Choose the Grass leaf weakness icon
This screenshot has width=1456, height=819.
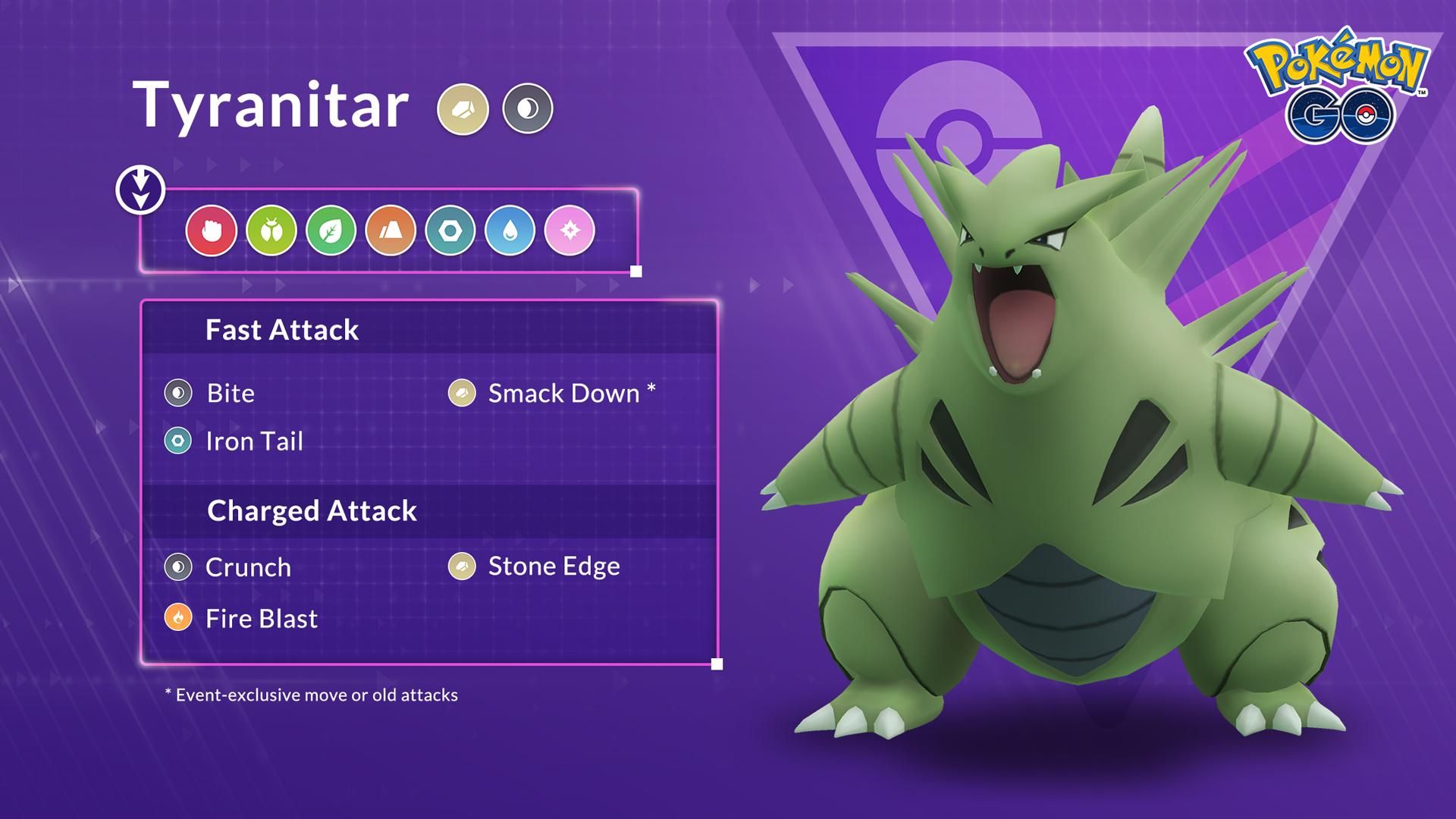pyautogui.click(x=331, y=231)
